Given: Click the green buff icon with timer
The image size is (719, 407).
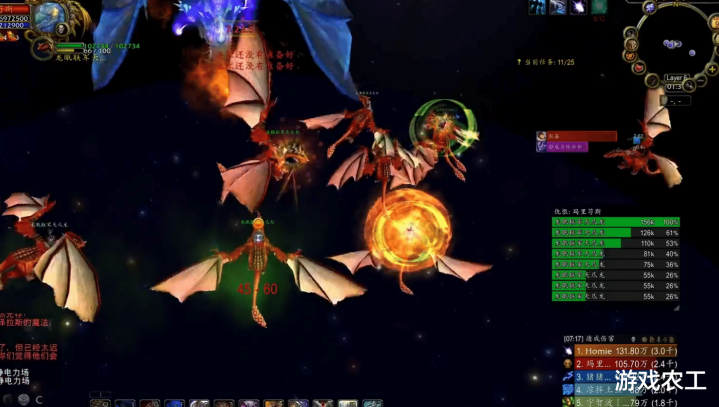Looking at the screenshot, I should click(x=599, y=7).
